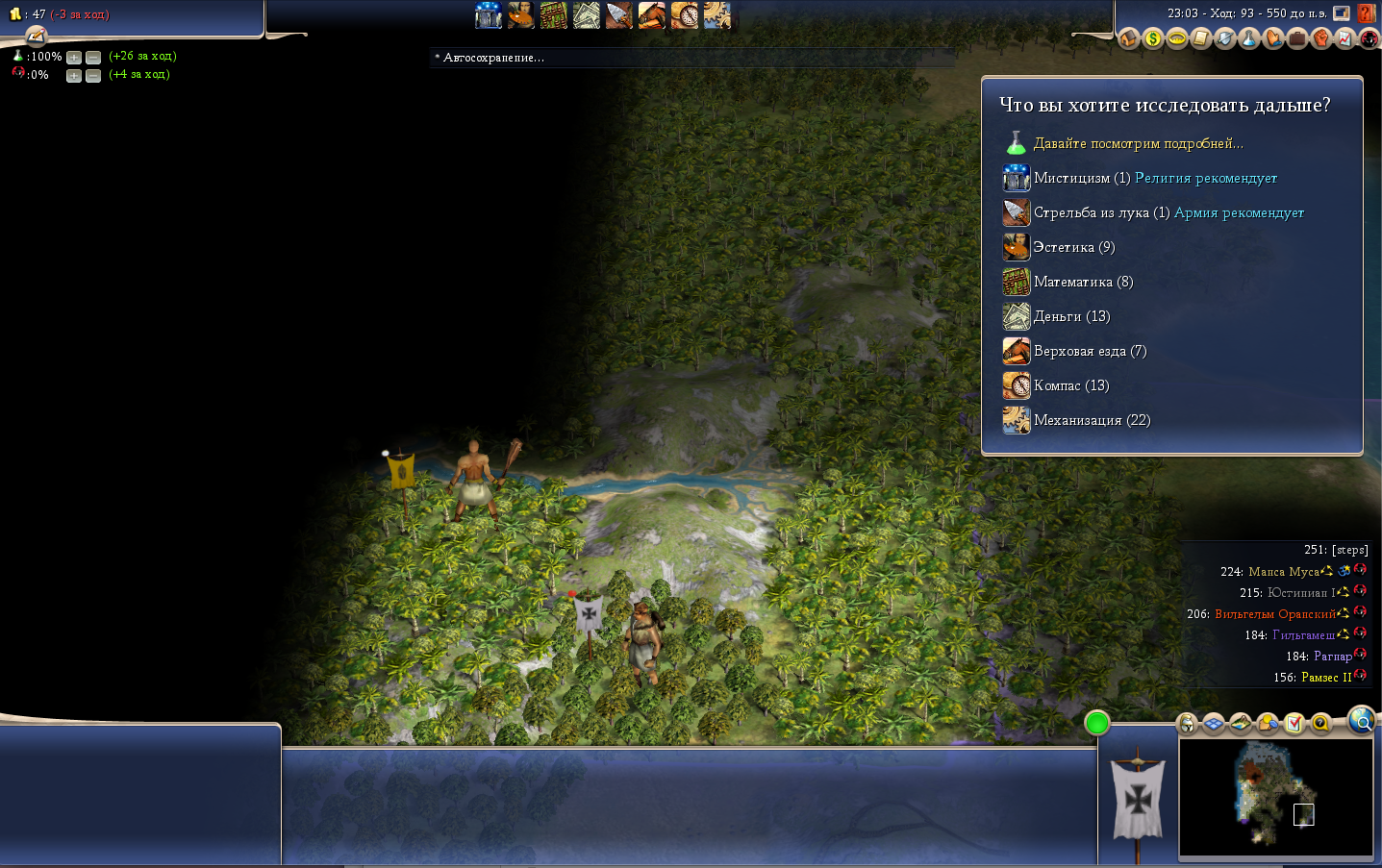Open the military advisor sword-and-shield icon
Image resolution: width=1382 pixels, height=868 pixels.
coord(1224,38)
